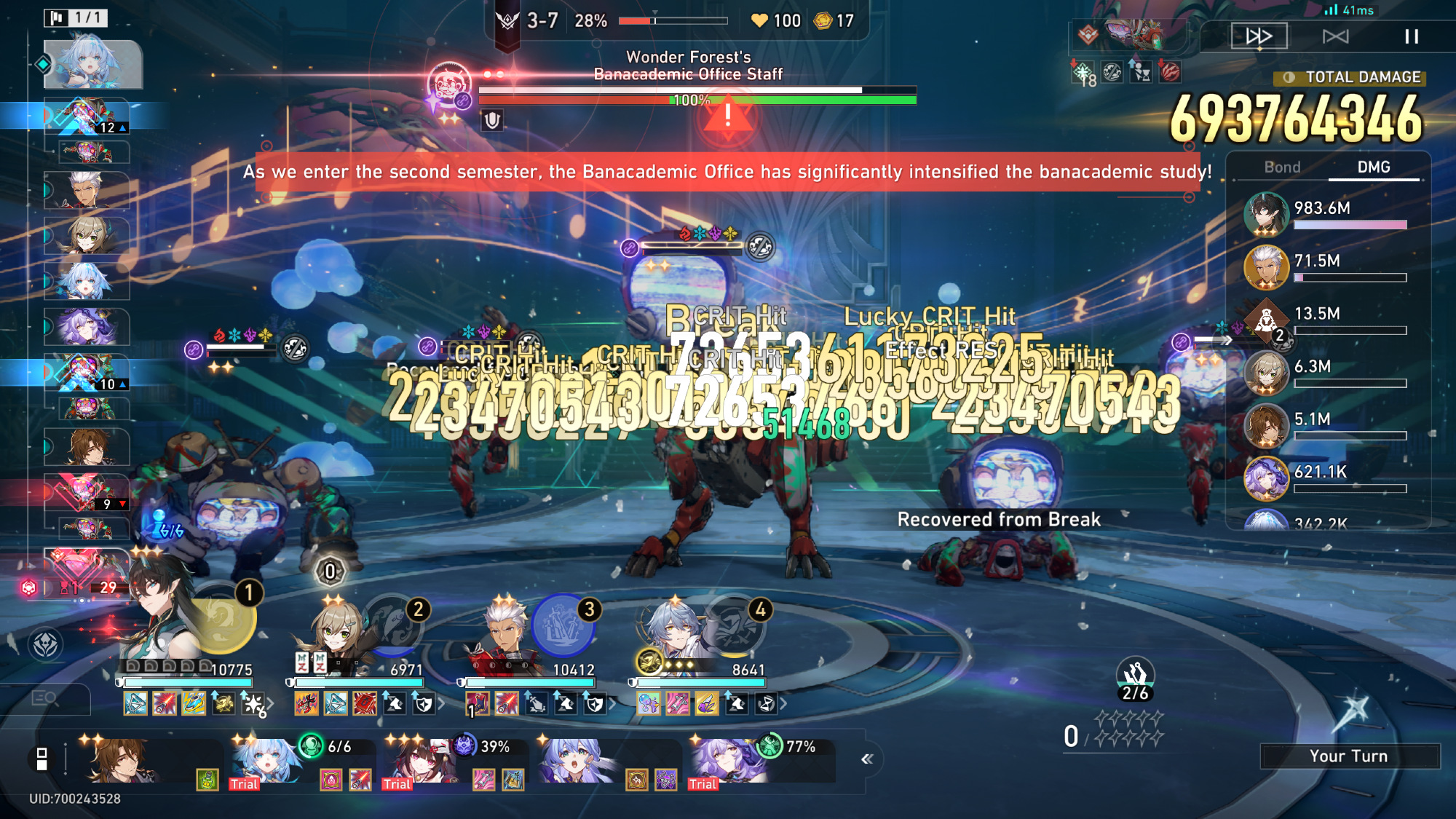
Task: Click the shield icon under the boss HP bar
Action: [x=492, y=120]
